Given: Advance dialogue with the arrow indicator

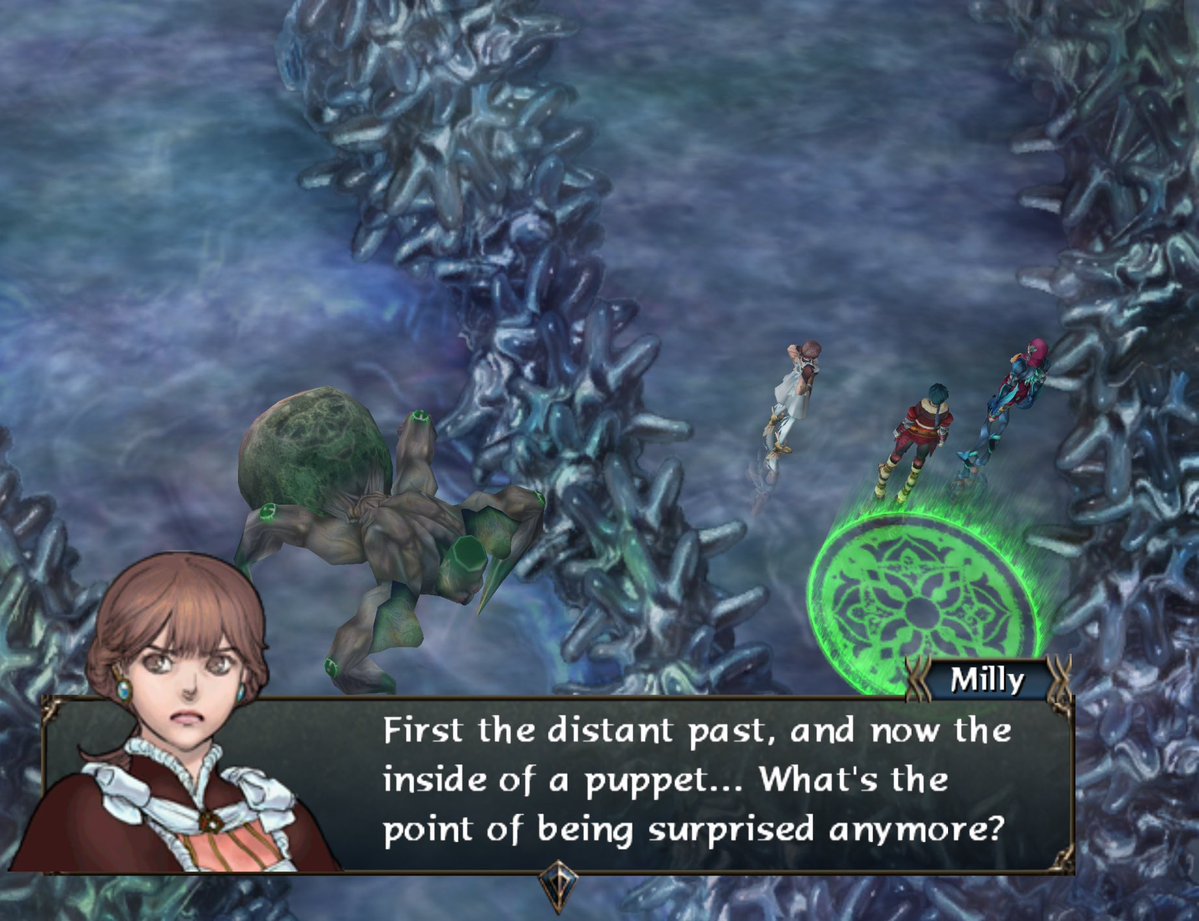Looking at the screenshot, I should [557, 884].
